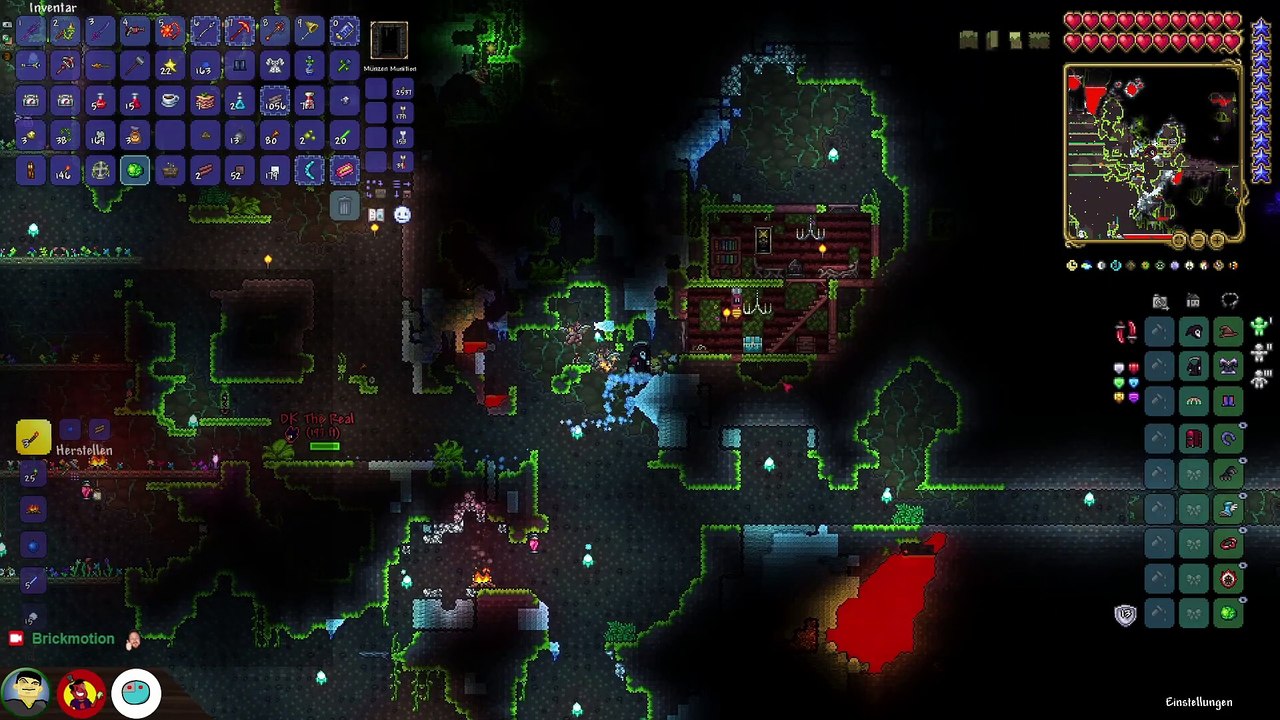Select the wizard hat helmet slot

pyautogui.click(x=1228, y=331)
